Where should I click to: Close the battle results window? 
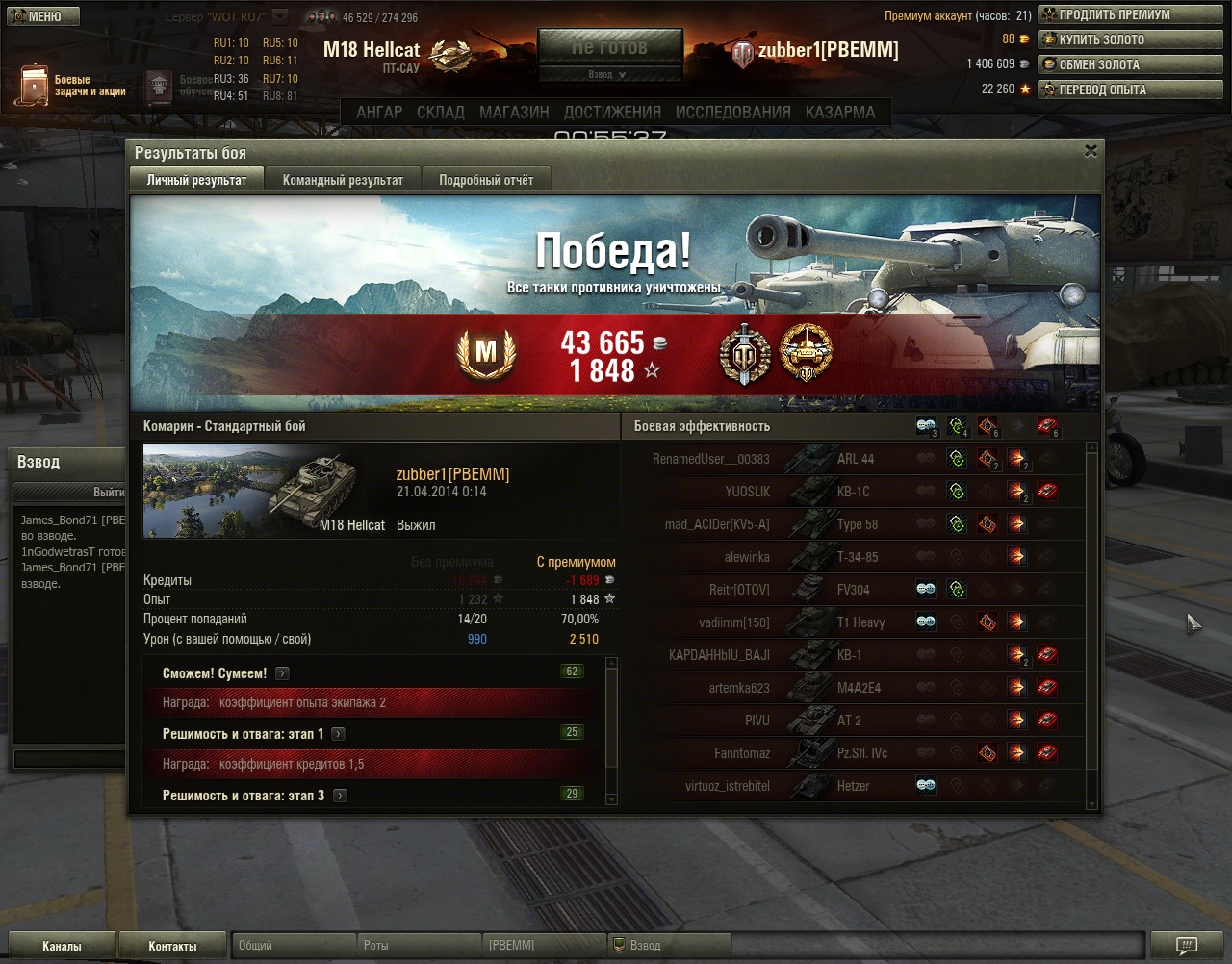(x=1091, y=151)
